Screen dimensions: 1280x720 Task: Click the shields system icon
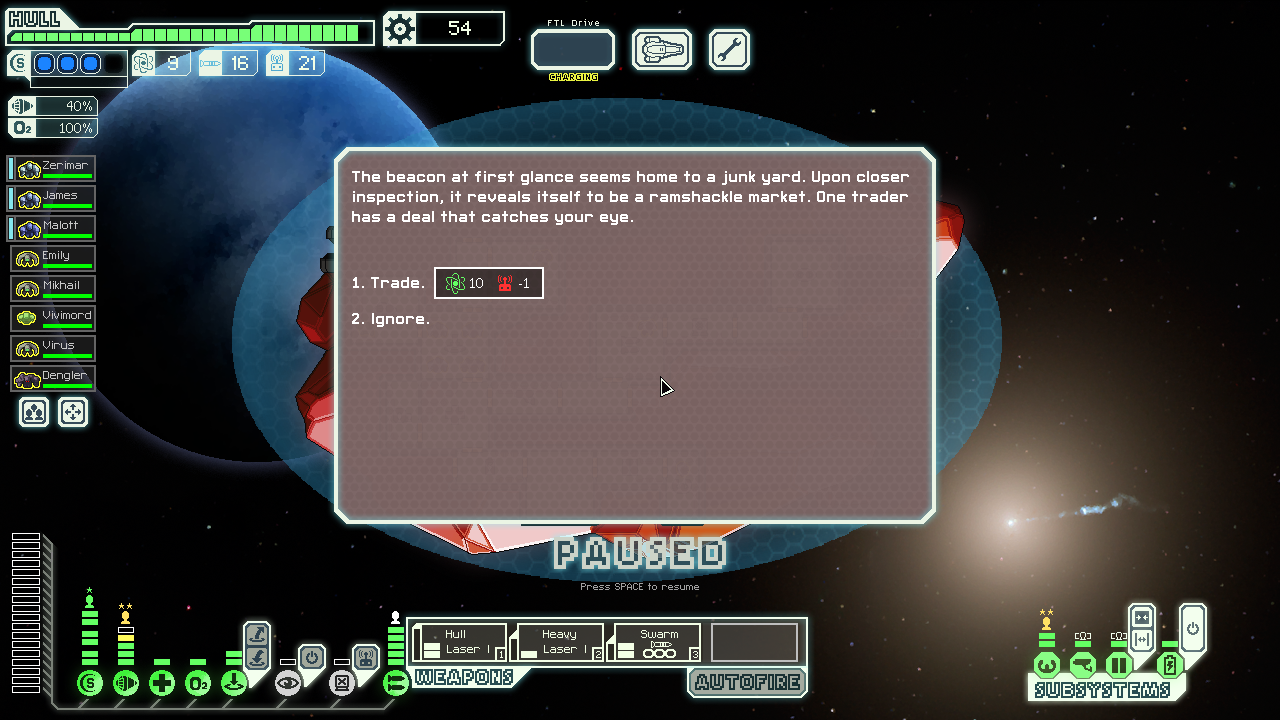click(x=90, y=684)
